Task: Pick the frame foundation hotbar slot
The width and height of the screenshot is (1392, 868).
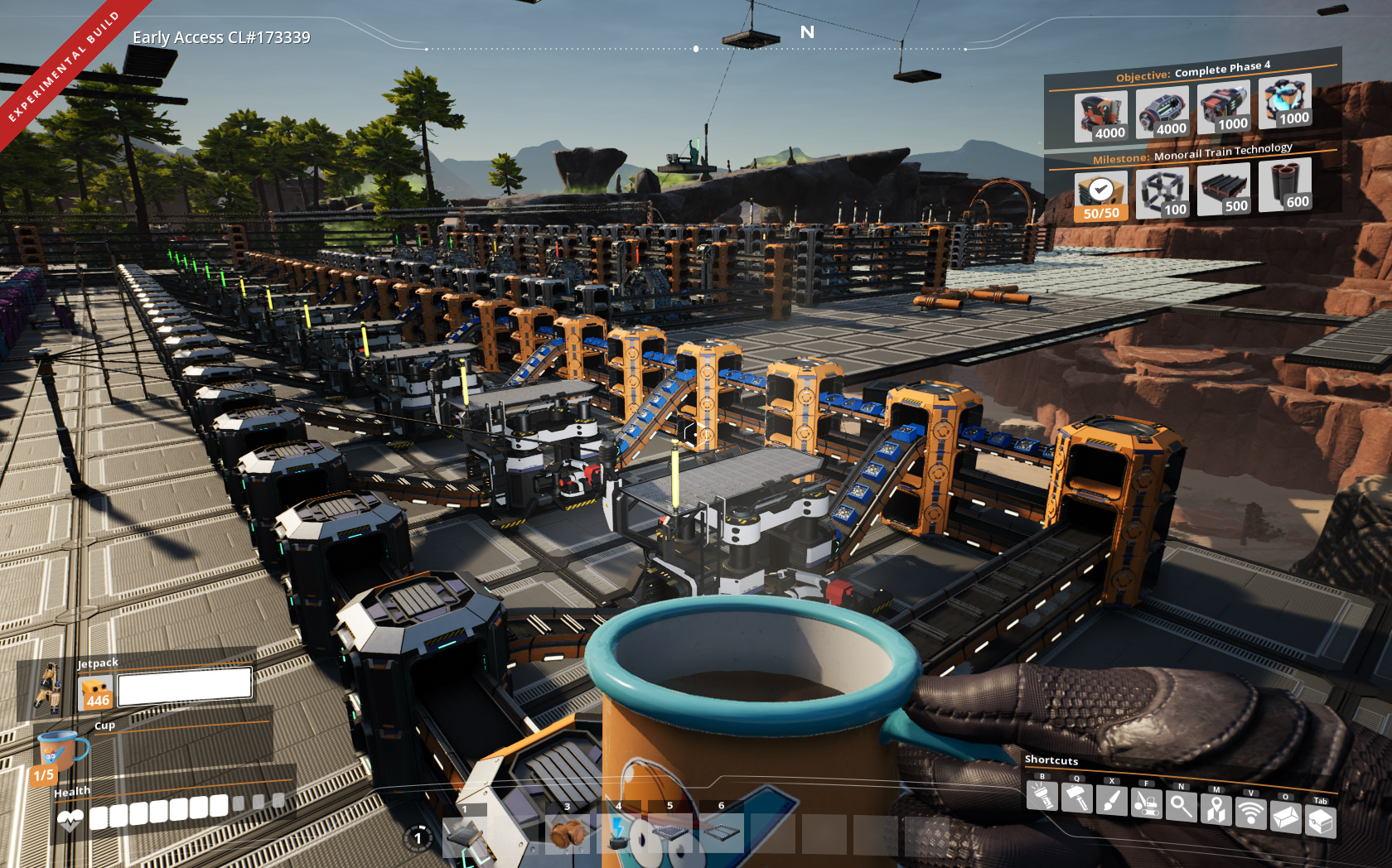Action: (721, 833)
